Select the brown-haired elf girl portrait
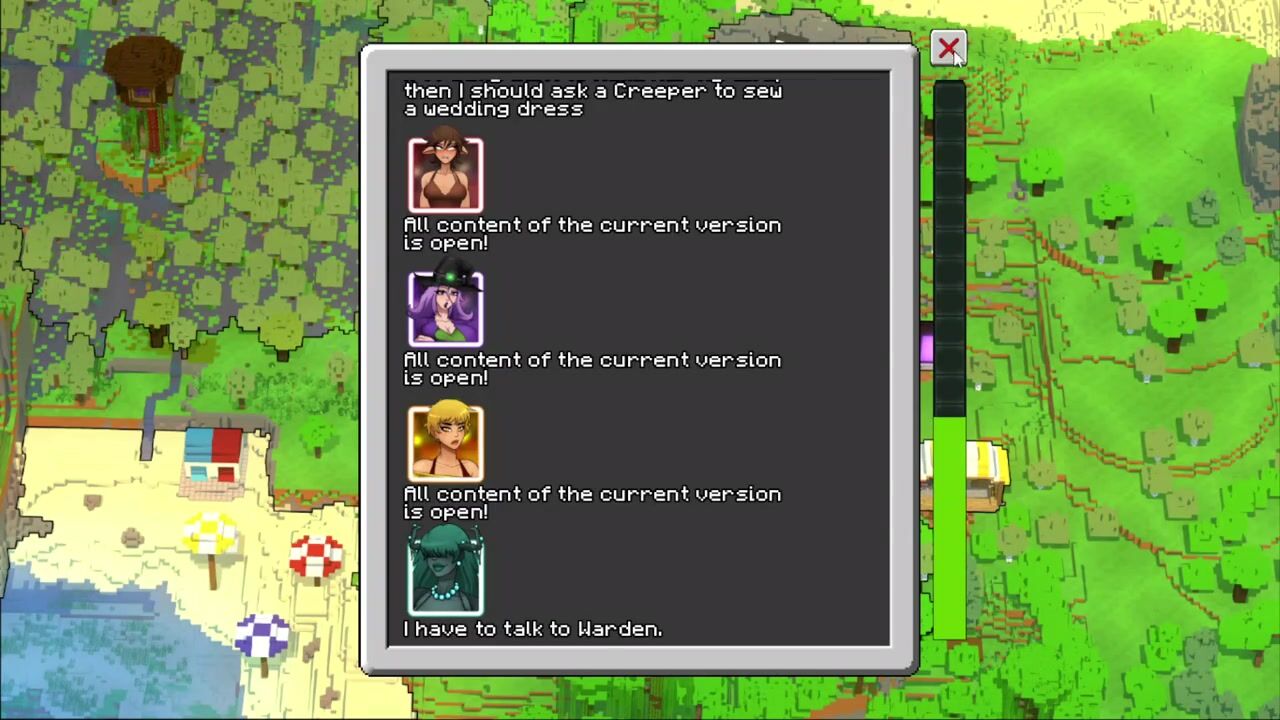 pos(445,175)
